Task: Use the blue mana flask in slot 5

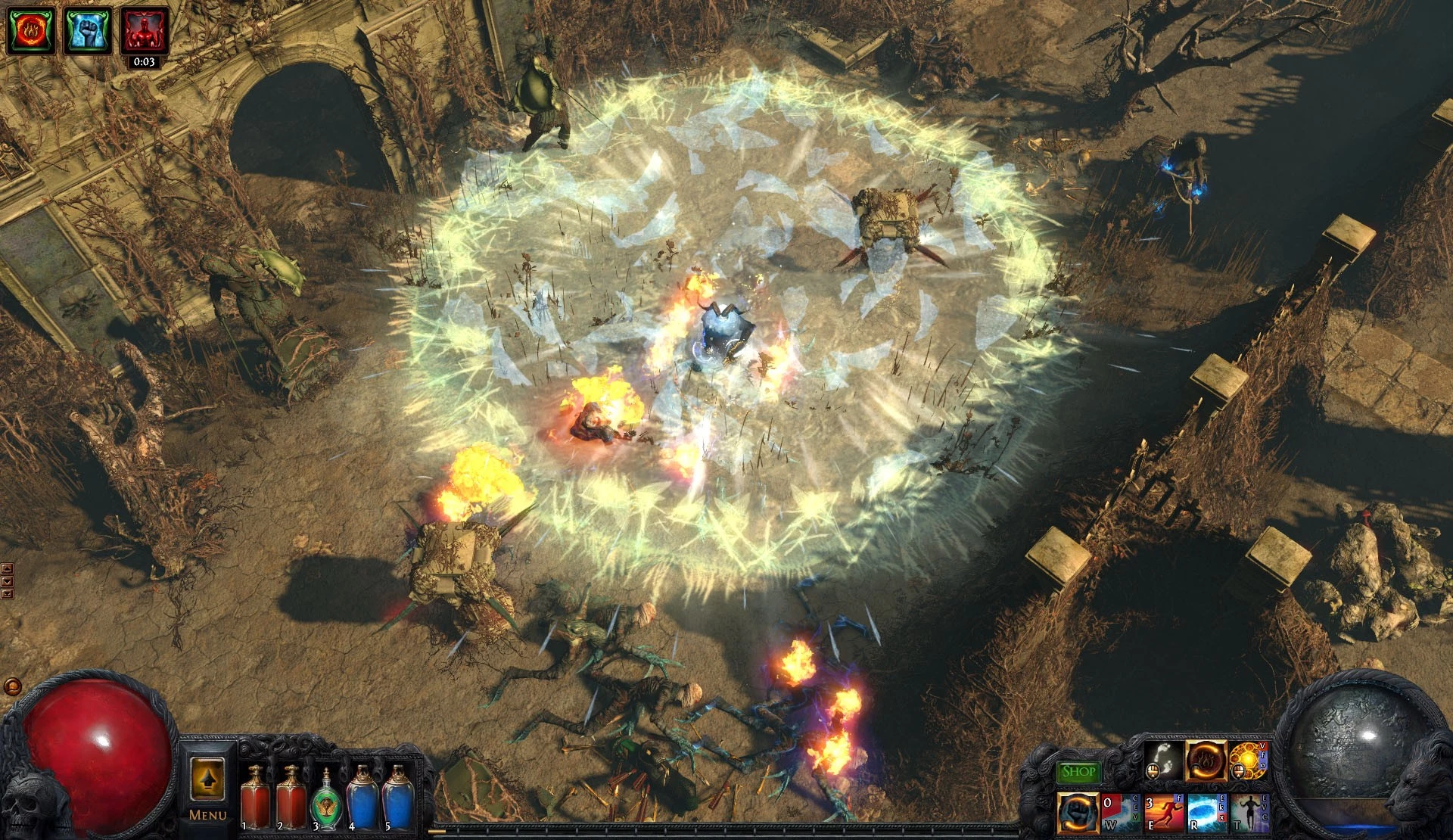Action: click(x=397, y=798)
